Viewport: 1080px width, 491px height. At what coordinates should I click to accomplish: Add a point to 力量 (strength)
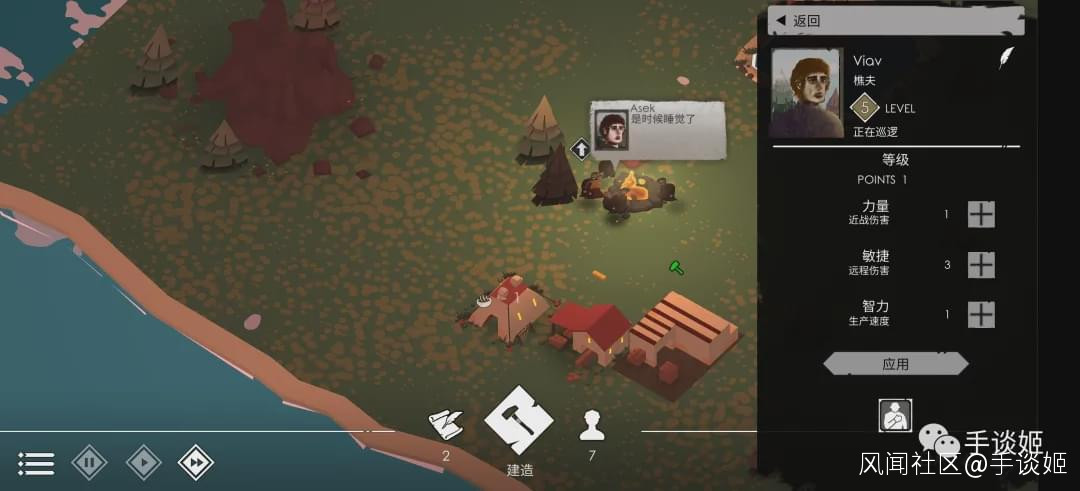981,214
